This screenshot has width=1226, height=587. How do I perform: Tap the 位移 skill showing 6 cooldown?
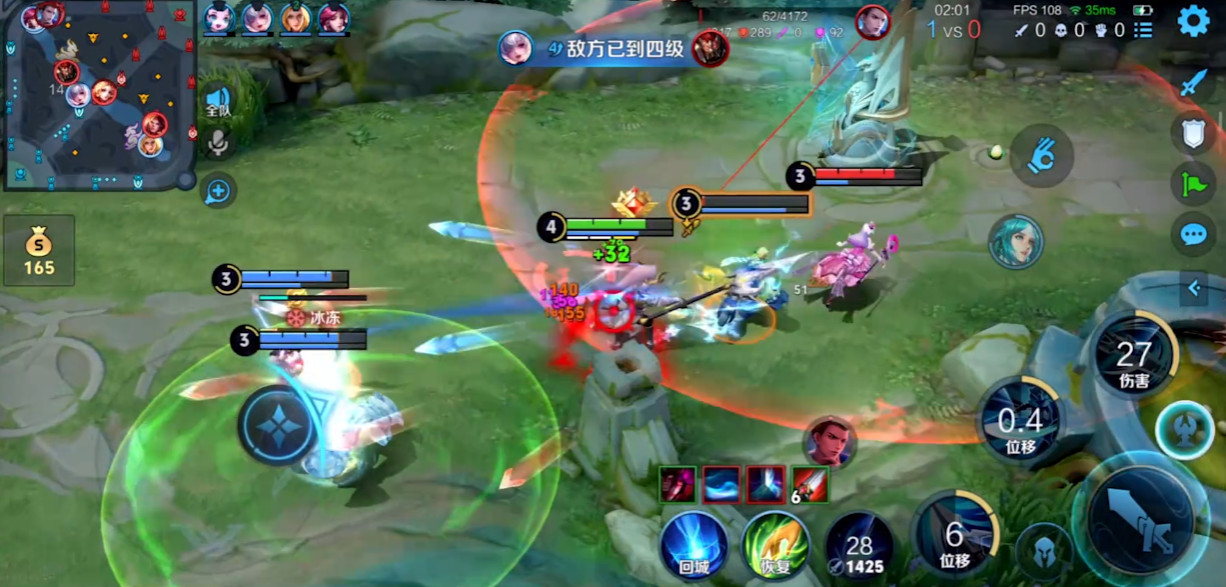coord(955,540)
